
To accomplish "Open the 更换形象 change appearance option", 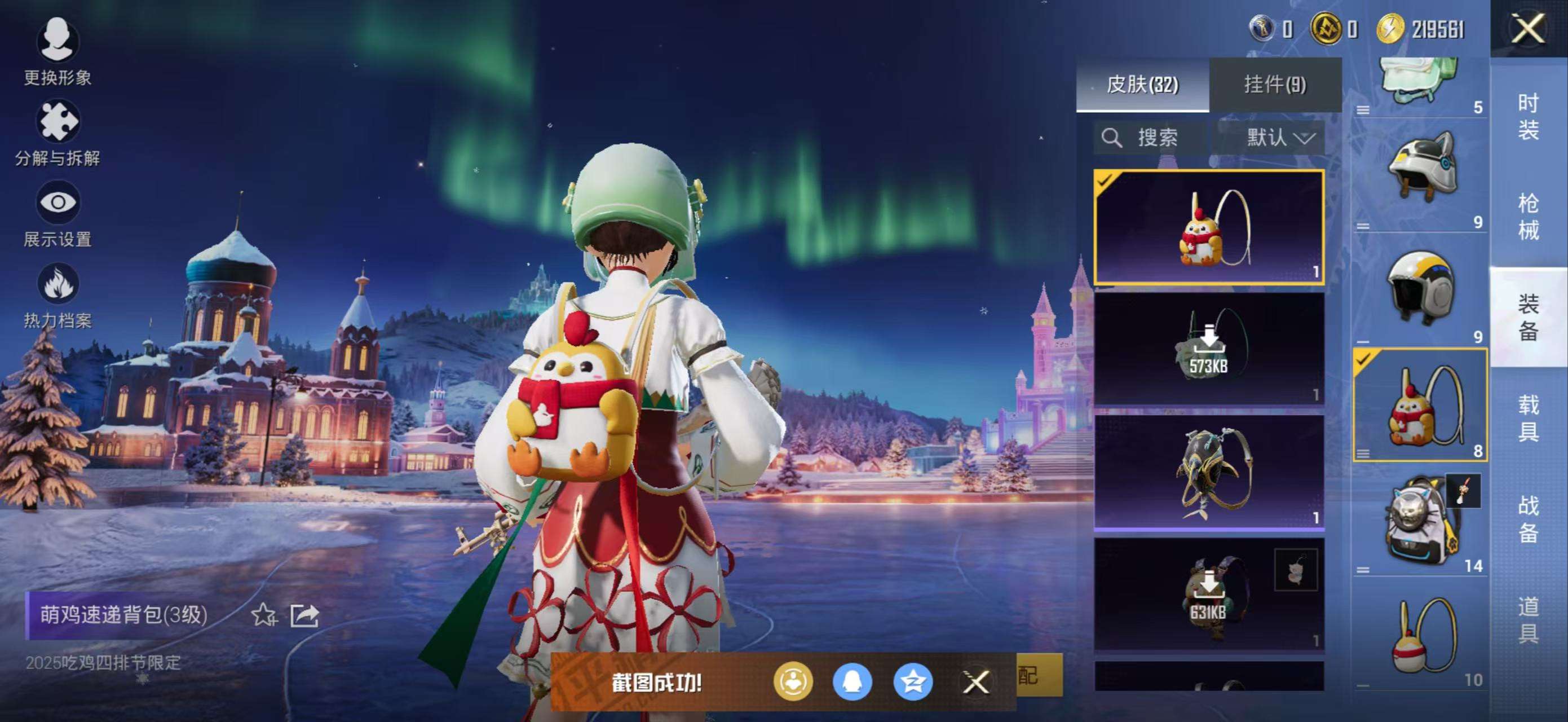I will pos(57,52).
